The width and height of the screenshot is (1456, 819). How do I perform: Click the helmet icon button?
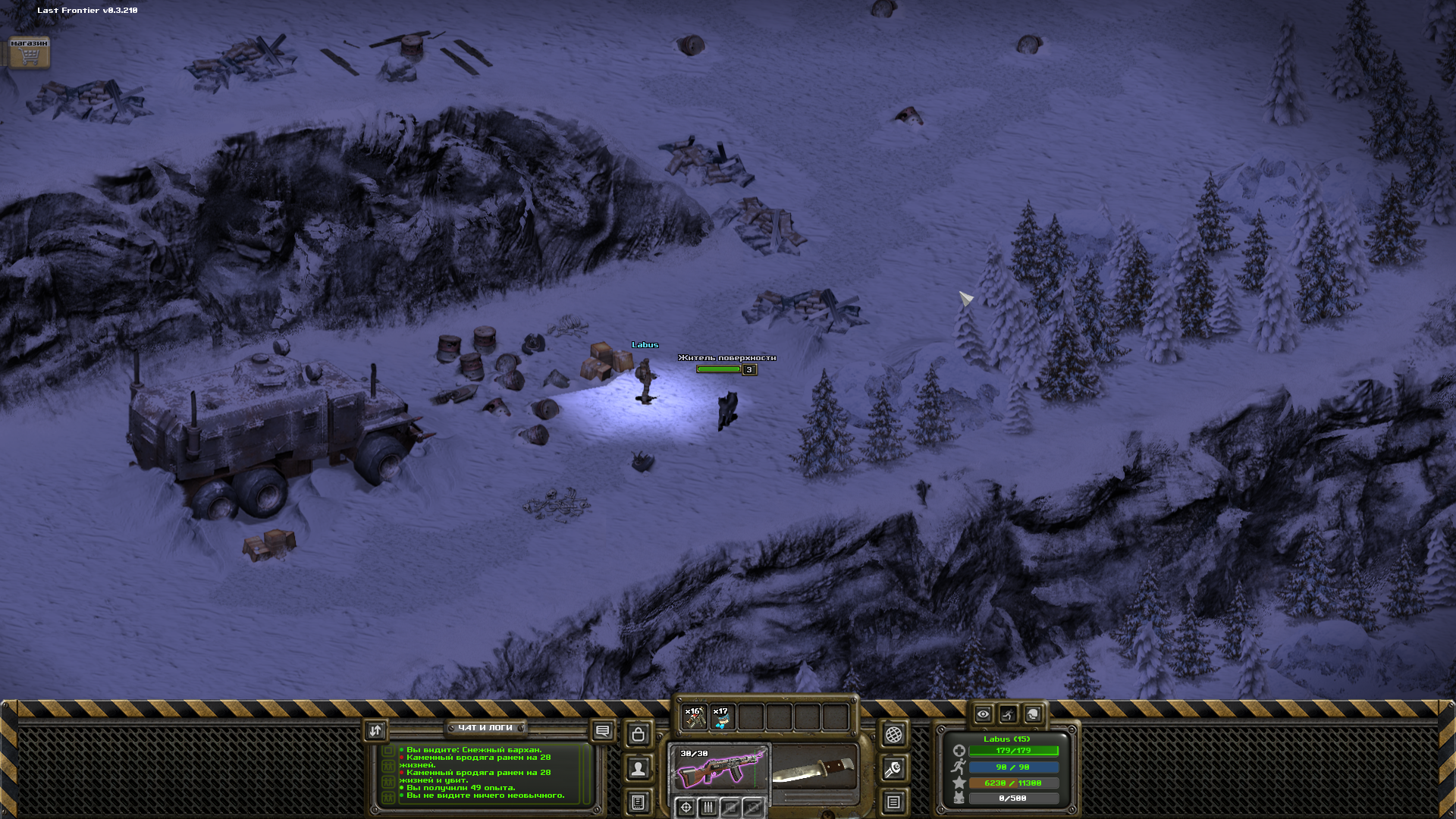pos(1033,714)
